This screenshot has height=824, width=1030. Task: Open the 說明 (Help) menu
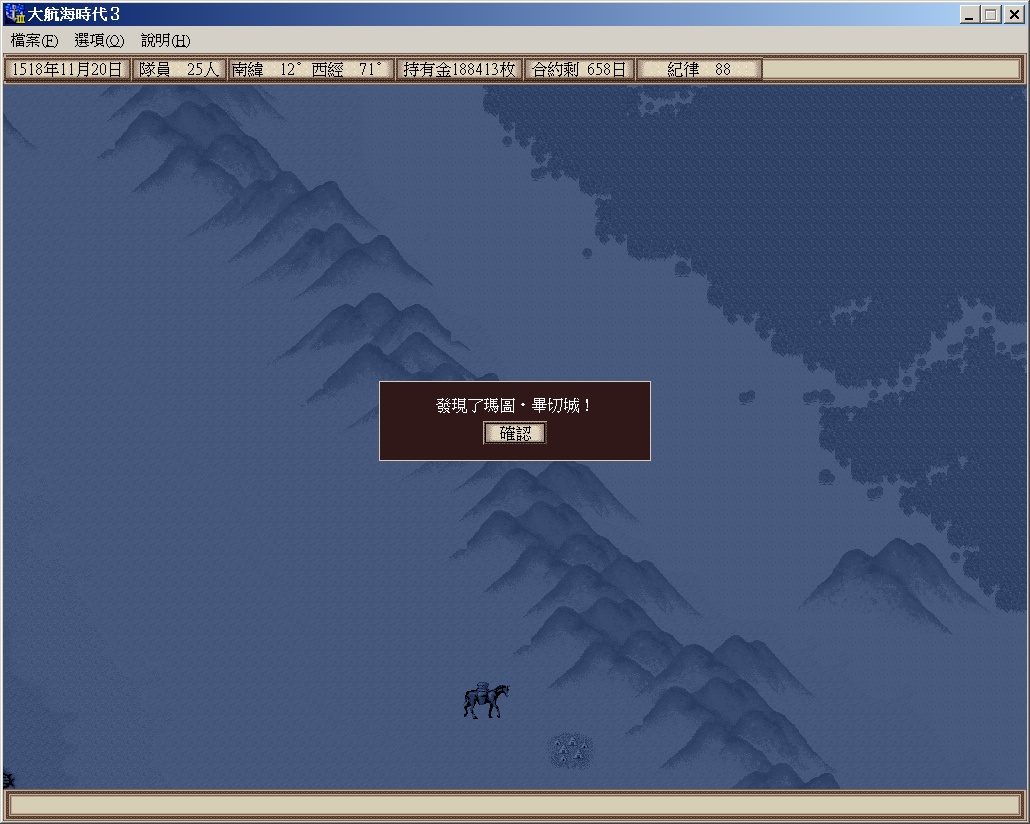tap(165, 41)
